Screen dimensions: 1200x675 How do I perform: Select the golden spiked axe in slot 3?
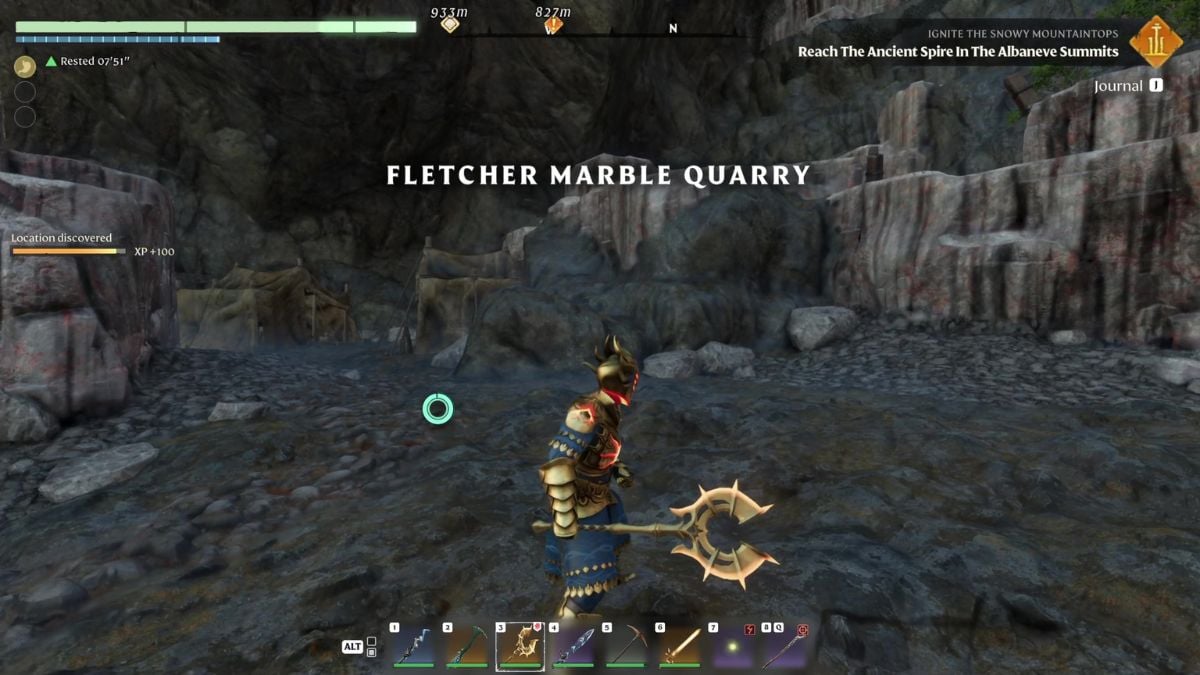(x=519, y=646)
